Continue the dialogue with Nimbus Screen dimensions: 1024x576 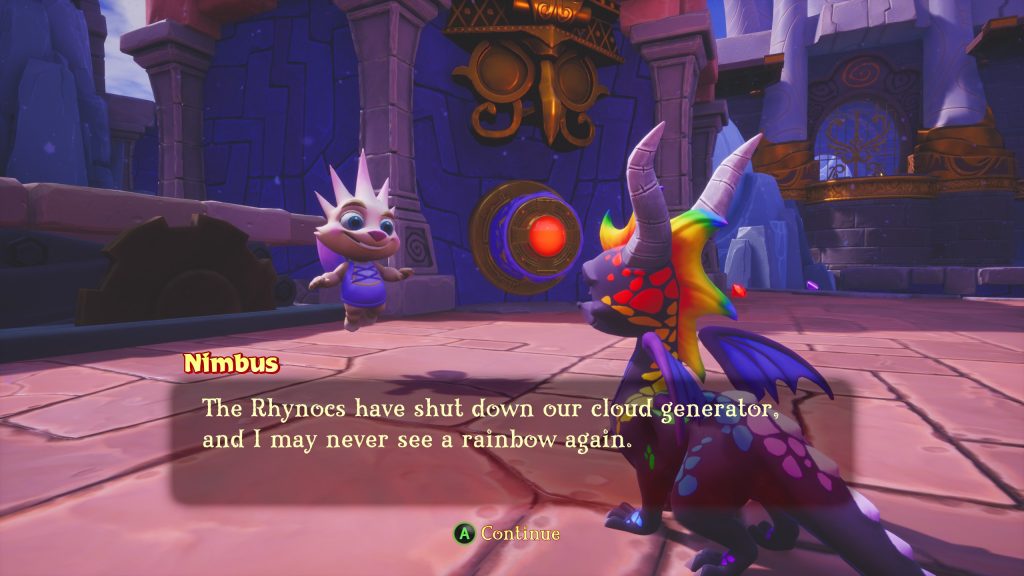(507, 534)
